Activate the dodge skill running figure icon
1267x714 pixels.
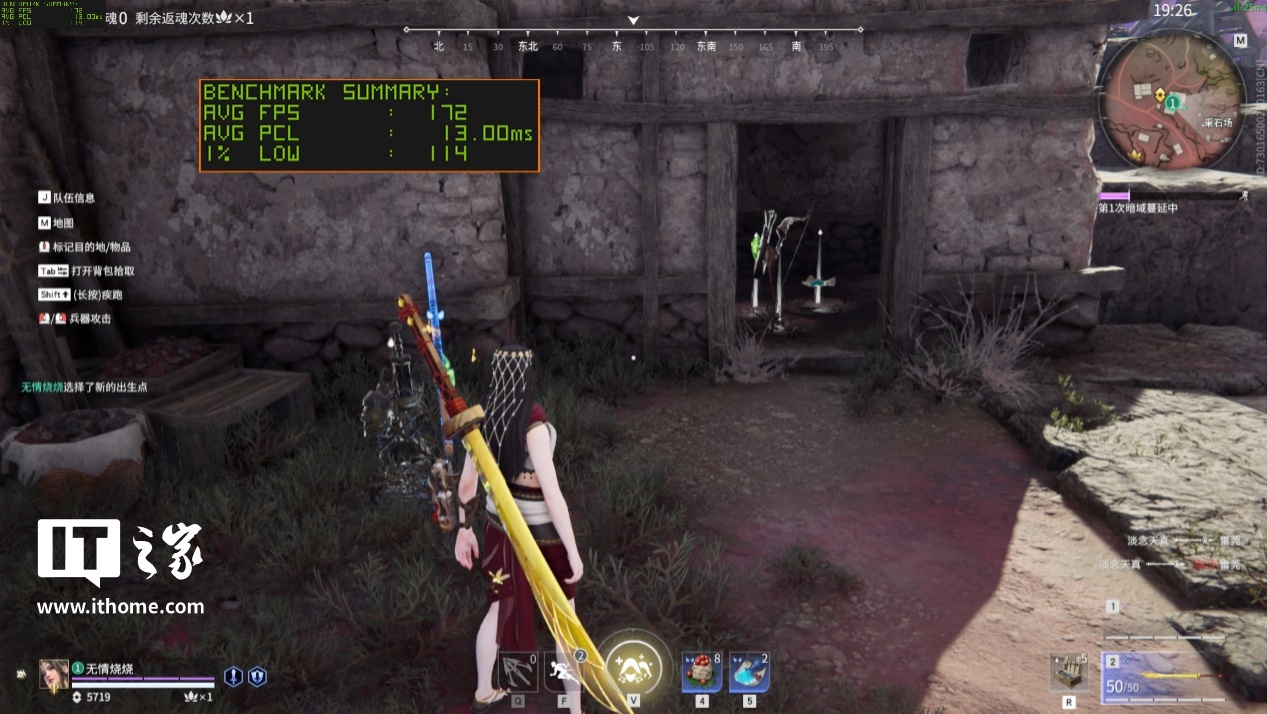566,671
